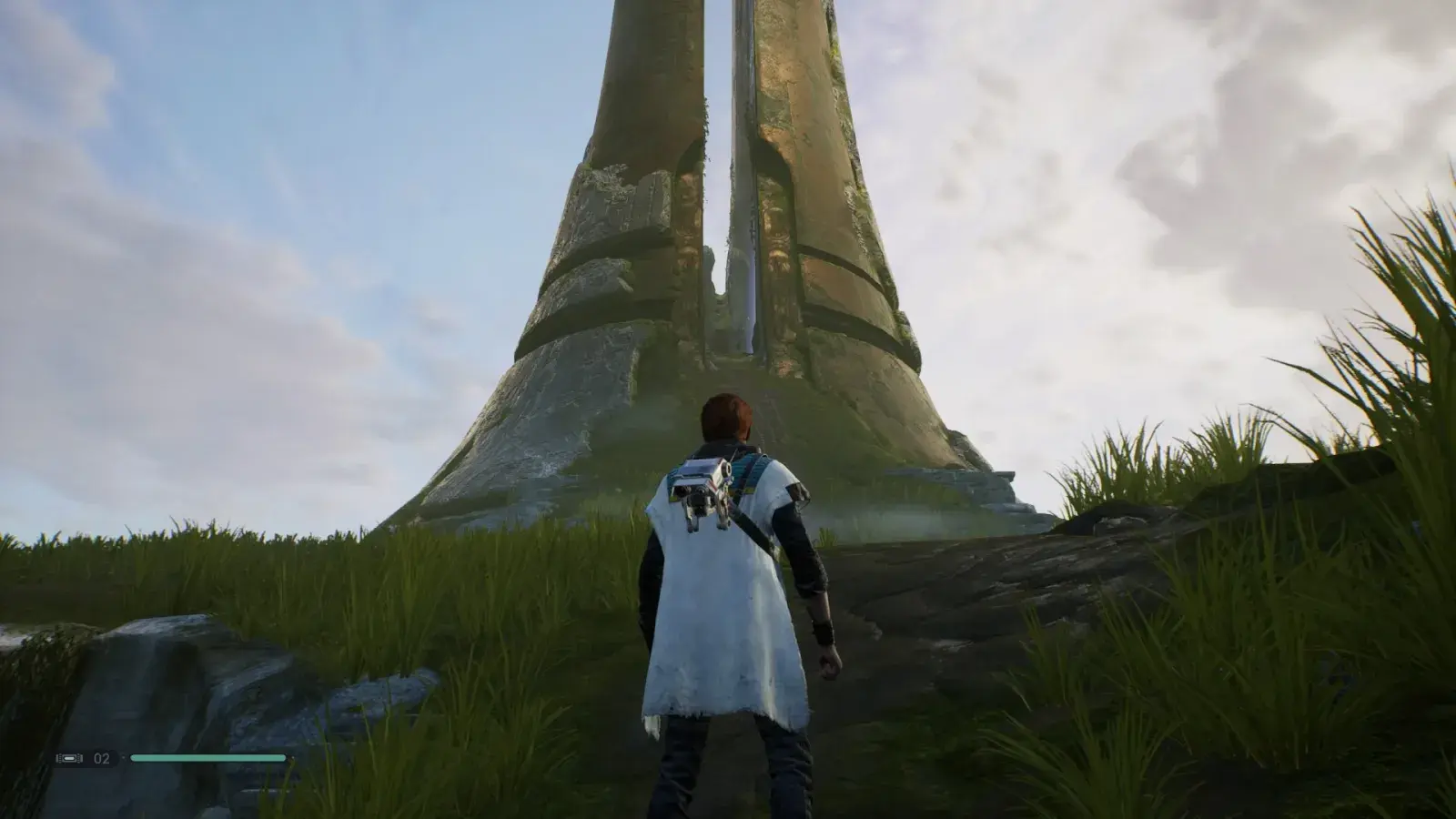Screen dimensions: 1456x819
Task: Select the stim canister icon
Action: tap(71, 758)
